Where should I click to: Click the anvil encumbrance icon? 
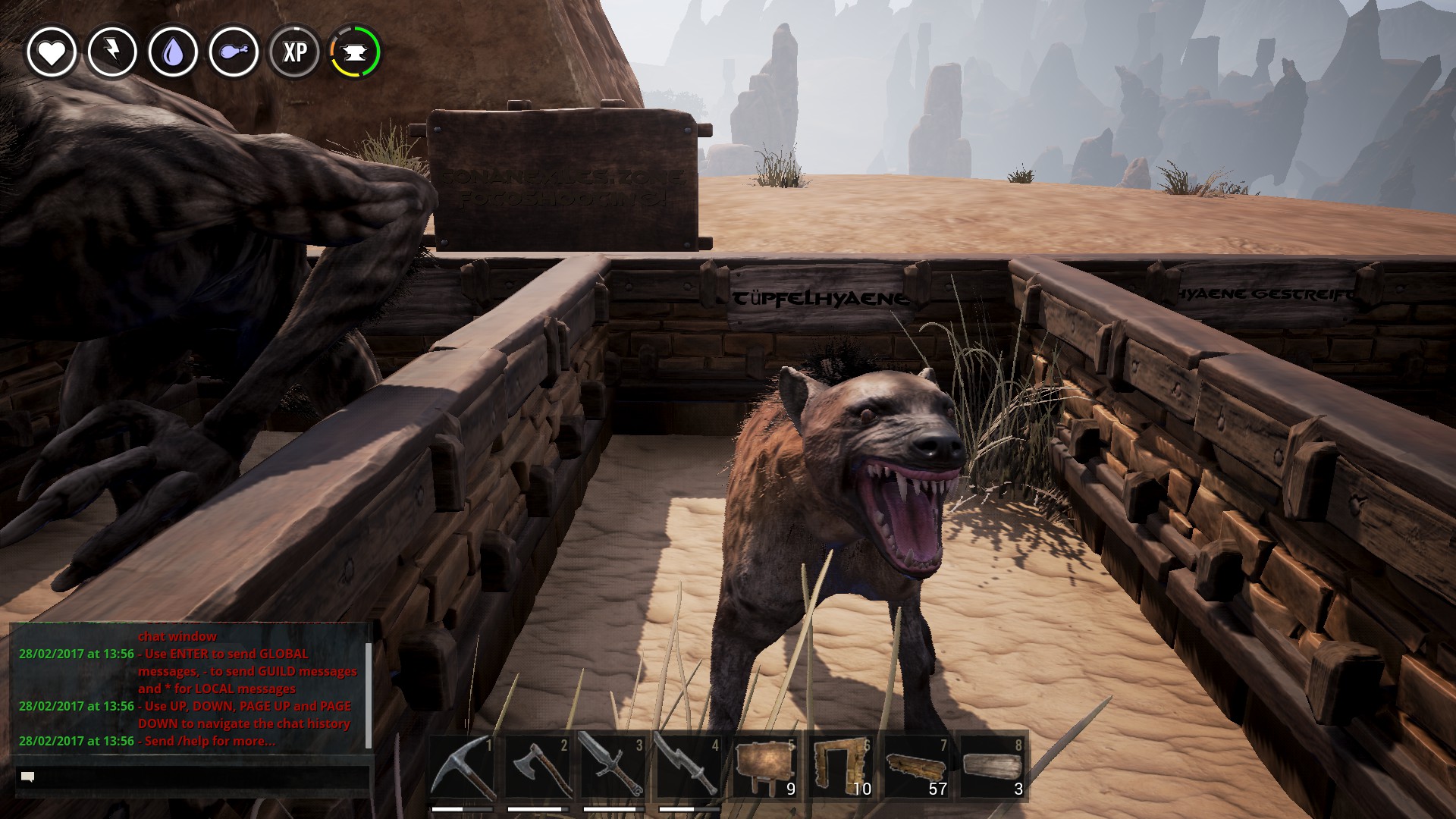[x=355, y=52]
